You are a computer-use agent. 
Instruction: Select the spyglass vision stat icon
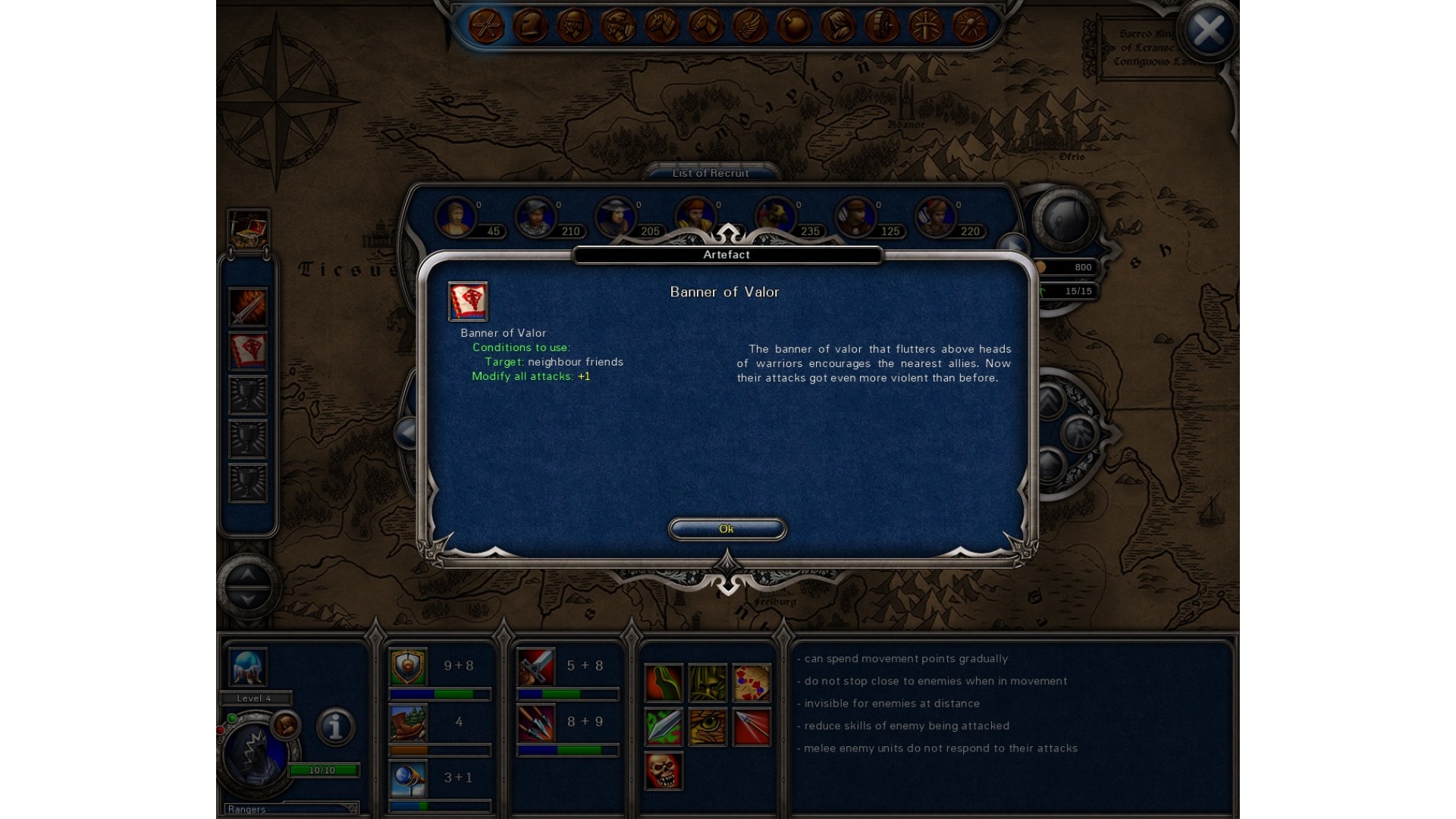pos(408,778)
